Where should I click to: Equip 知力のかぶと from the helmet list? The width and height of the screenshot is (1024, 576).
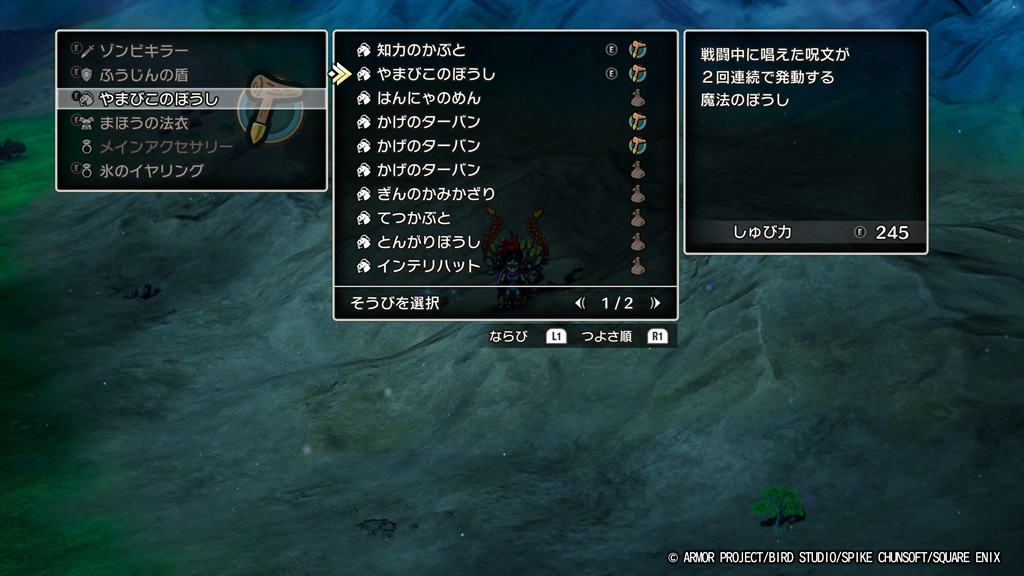pyautogui.click(x=421, y=50)
